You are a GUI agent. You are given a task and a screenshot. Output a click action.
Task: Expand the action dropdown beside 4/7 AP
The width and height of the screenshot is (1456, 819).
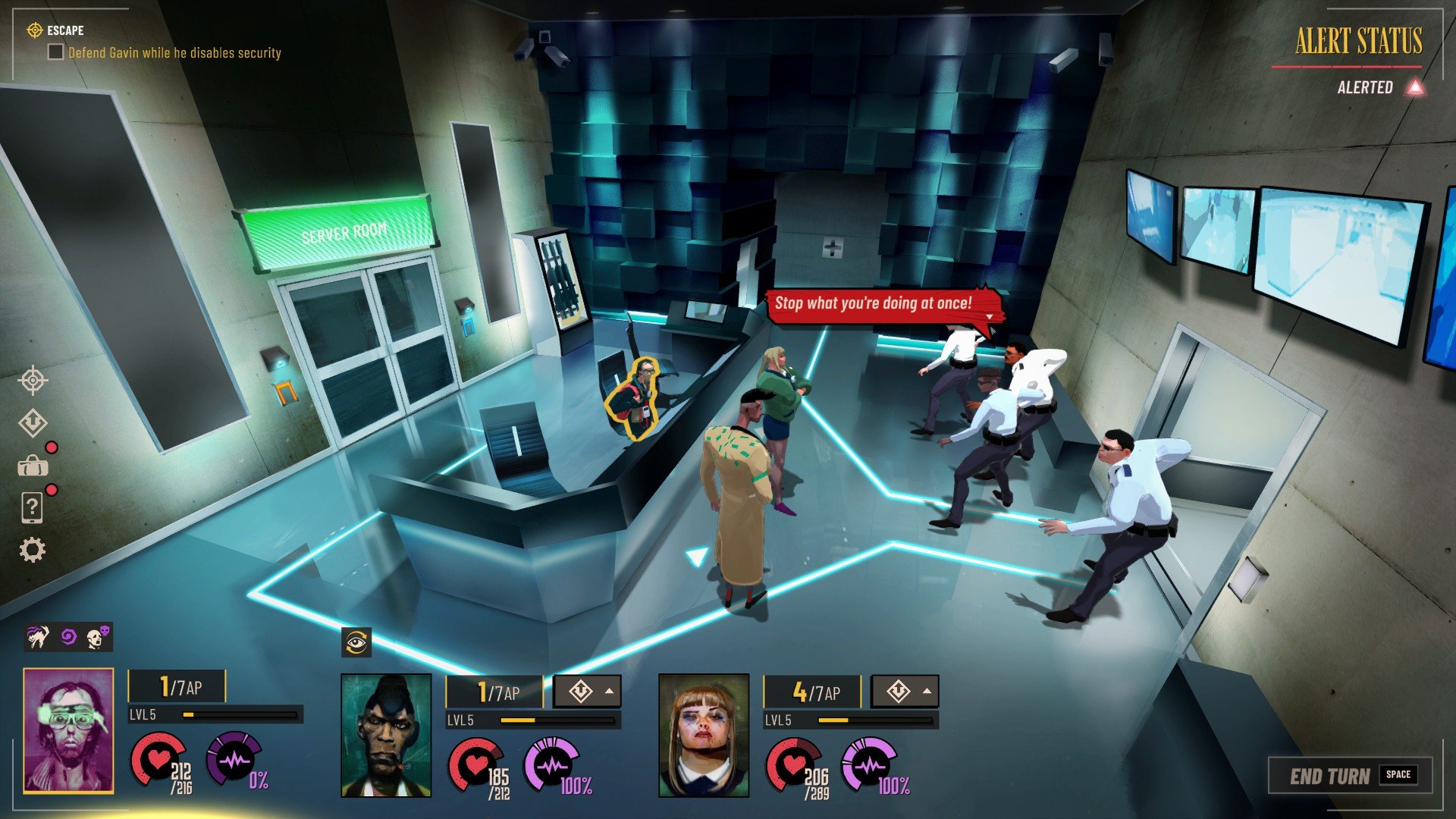[x=905, y=692]
